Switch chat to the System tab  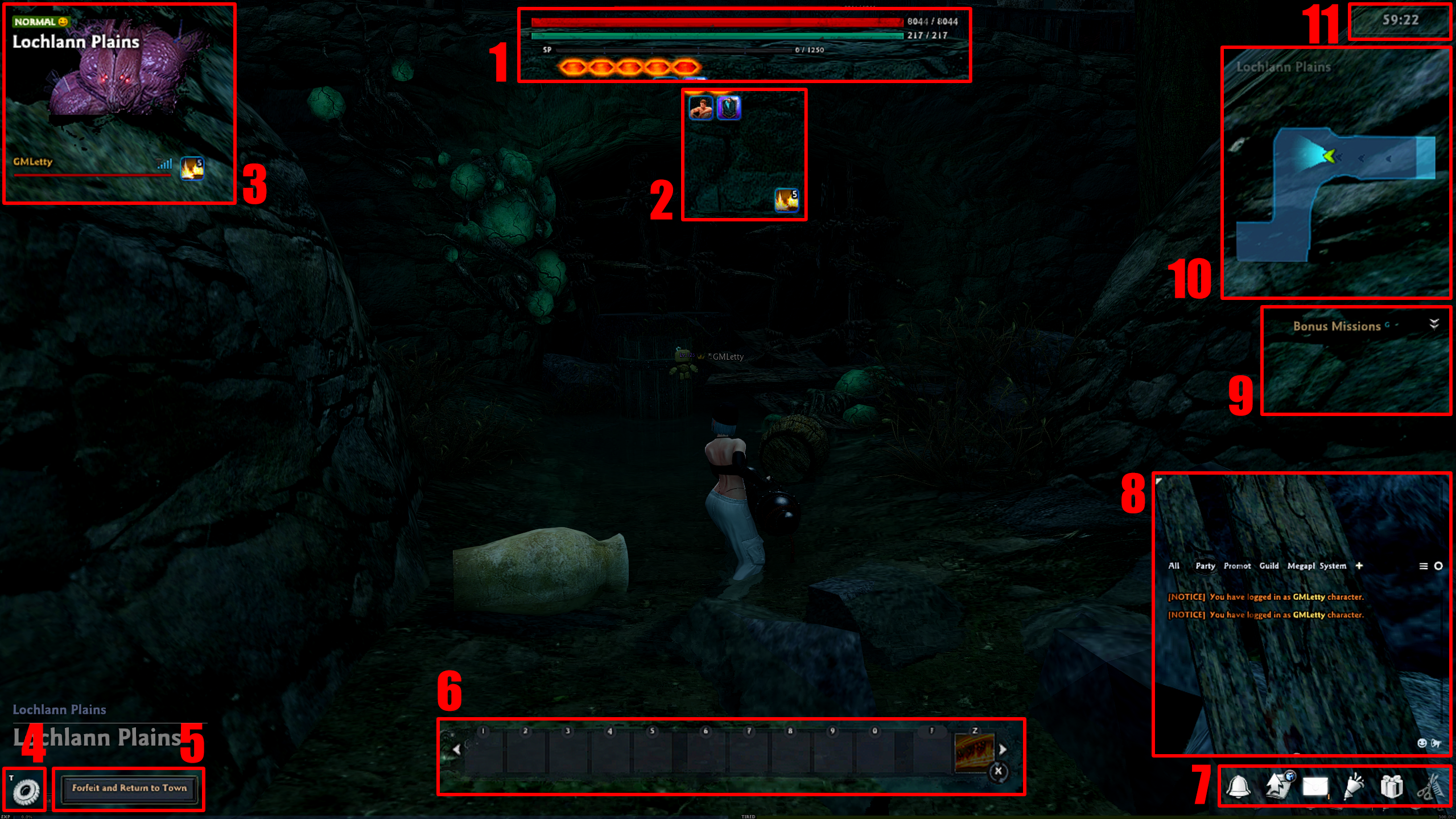point(1333,566)
